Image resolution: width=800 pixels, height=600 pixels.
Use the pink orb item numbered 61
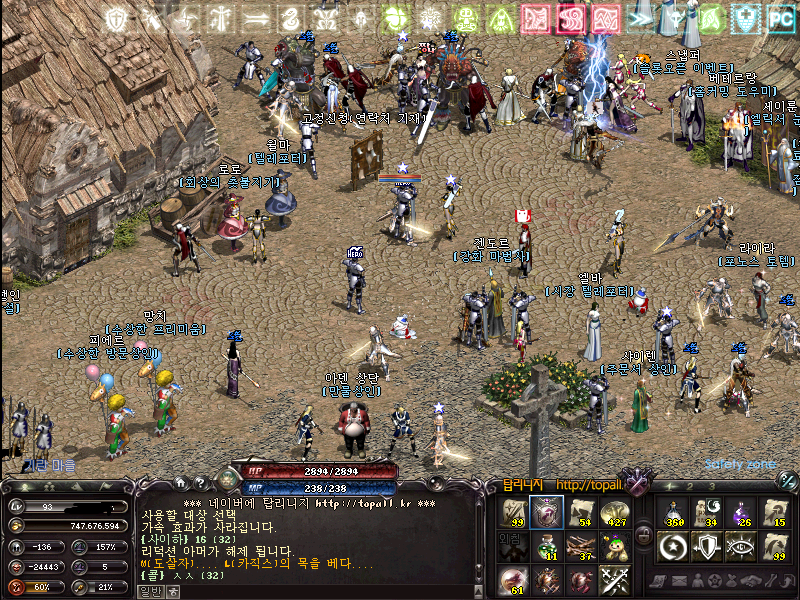[513, 580]
